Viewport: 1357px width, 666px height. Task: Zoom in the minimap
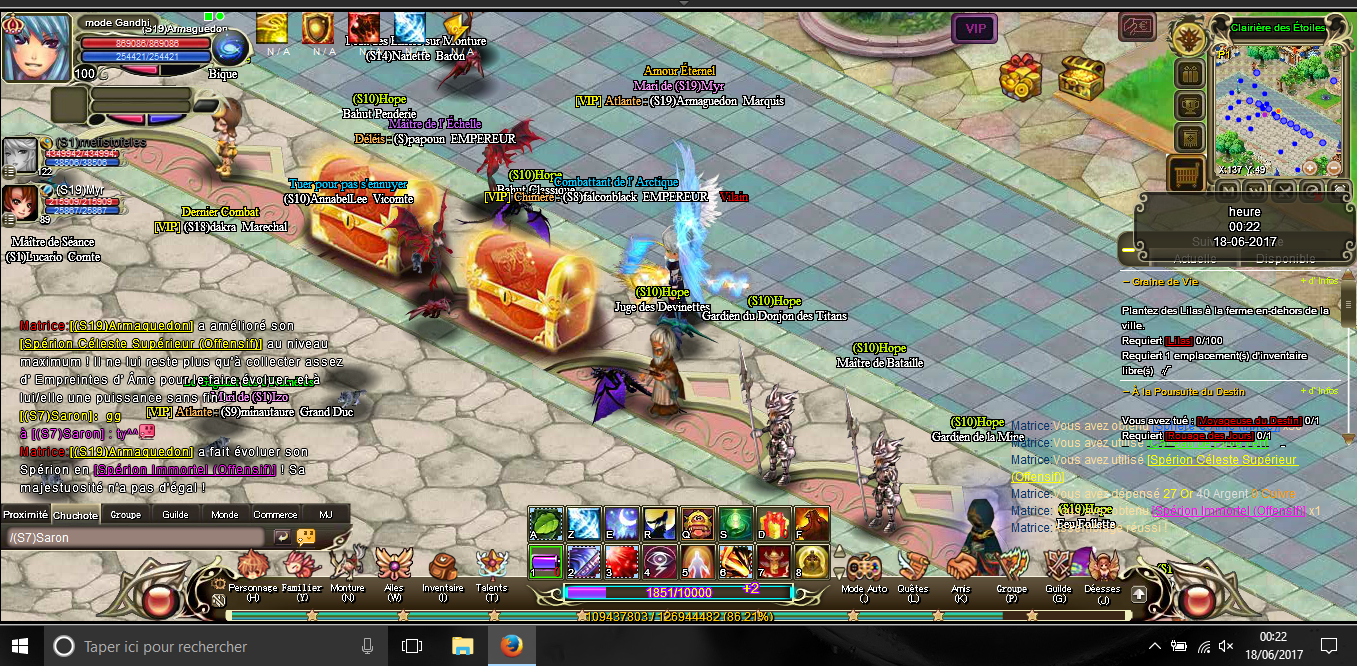[x=1308, y=167]
